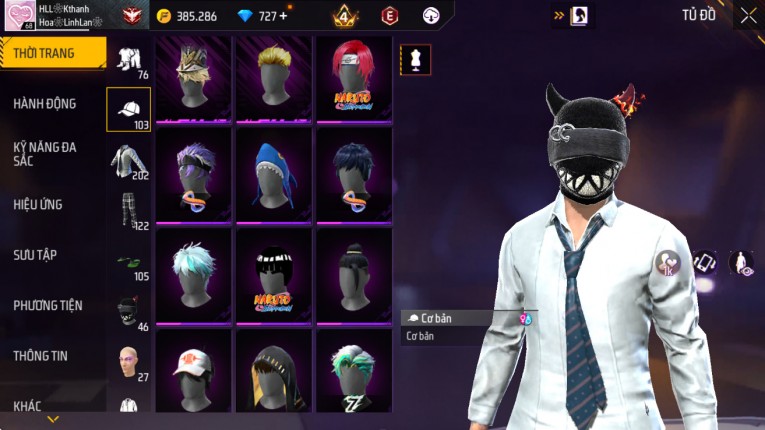Switch to the PHƯƠNG TIỆN tab
The height and width of the screenshot is (430, 765).
pos(48,305)
